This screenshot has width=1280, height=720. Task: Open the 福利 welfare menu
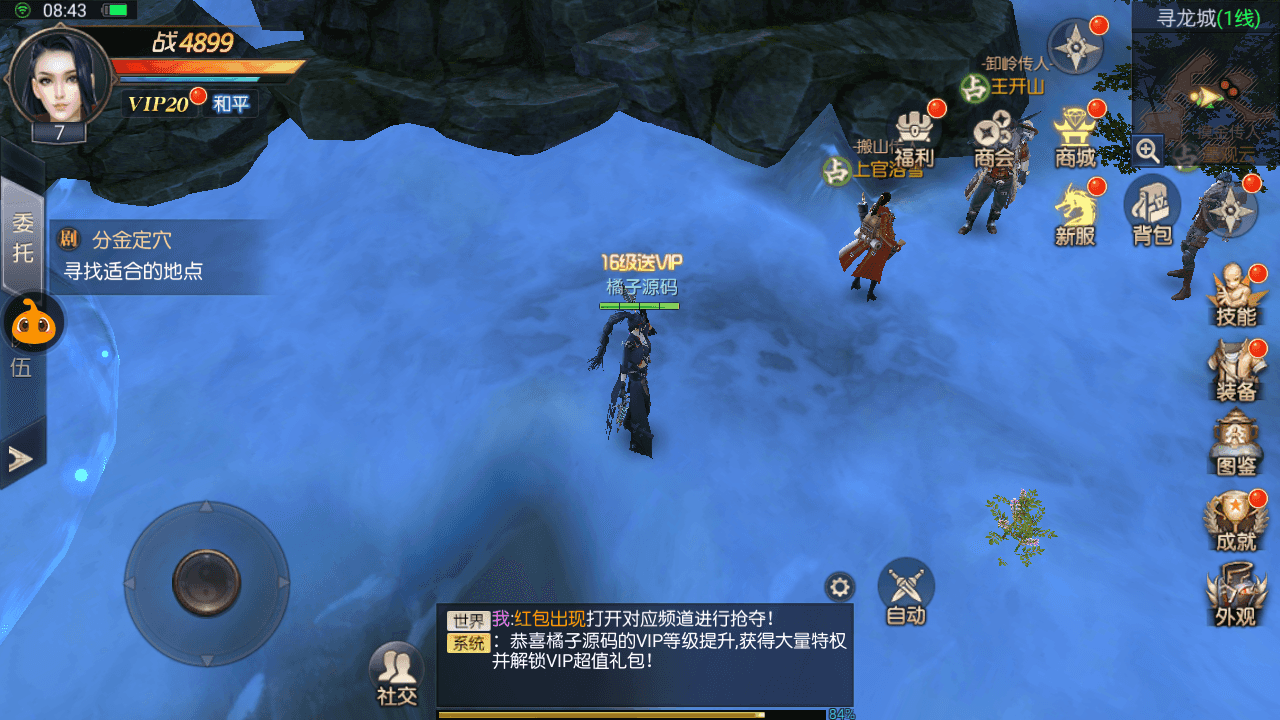(x=913, y=138)
